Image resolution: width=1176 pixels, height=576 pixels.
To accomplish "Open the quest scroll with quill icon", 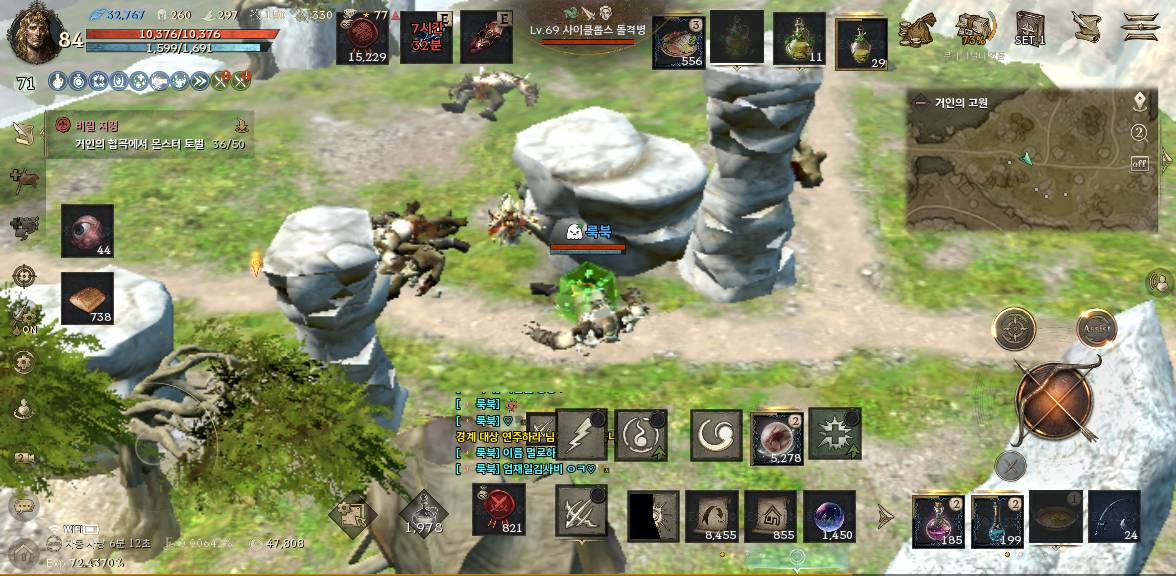I will [1086, 27].
